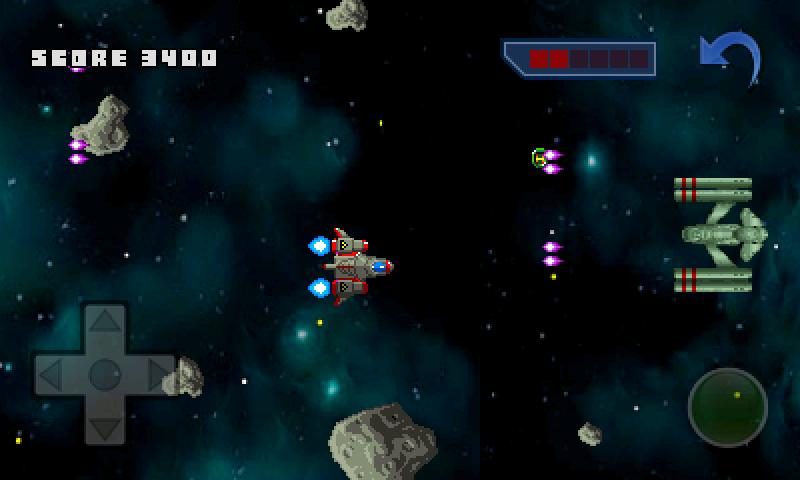Tap the D-pad left arrow

[52, 375]
